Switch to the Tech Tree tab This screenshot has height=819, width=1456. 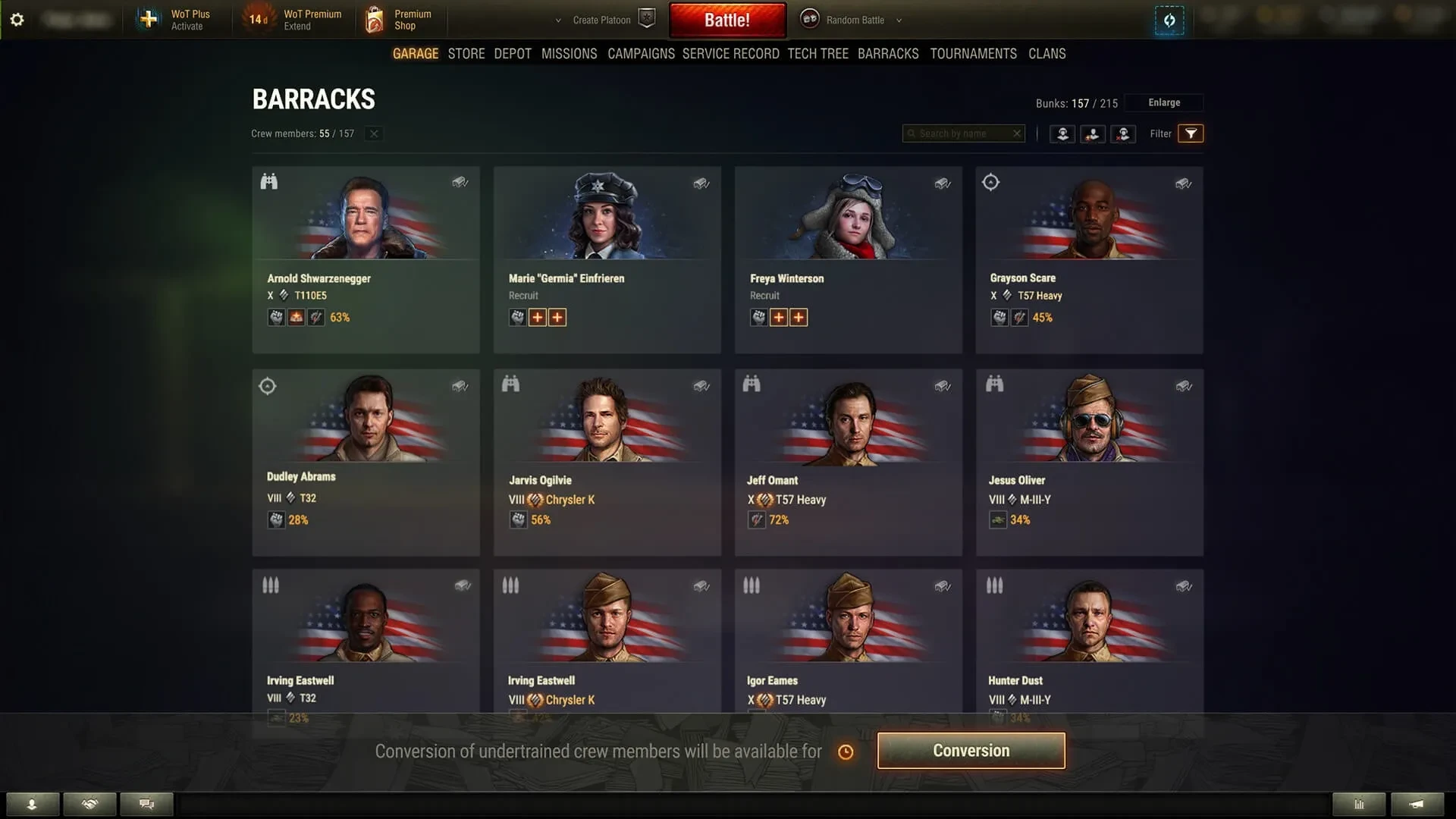817,54
